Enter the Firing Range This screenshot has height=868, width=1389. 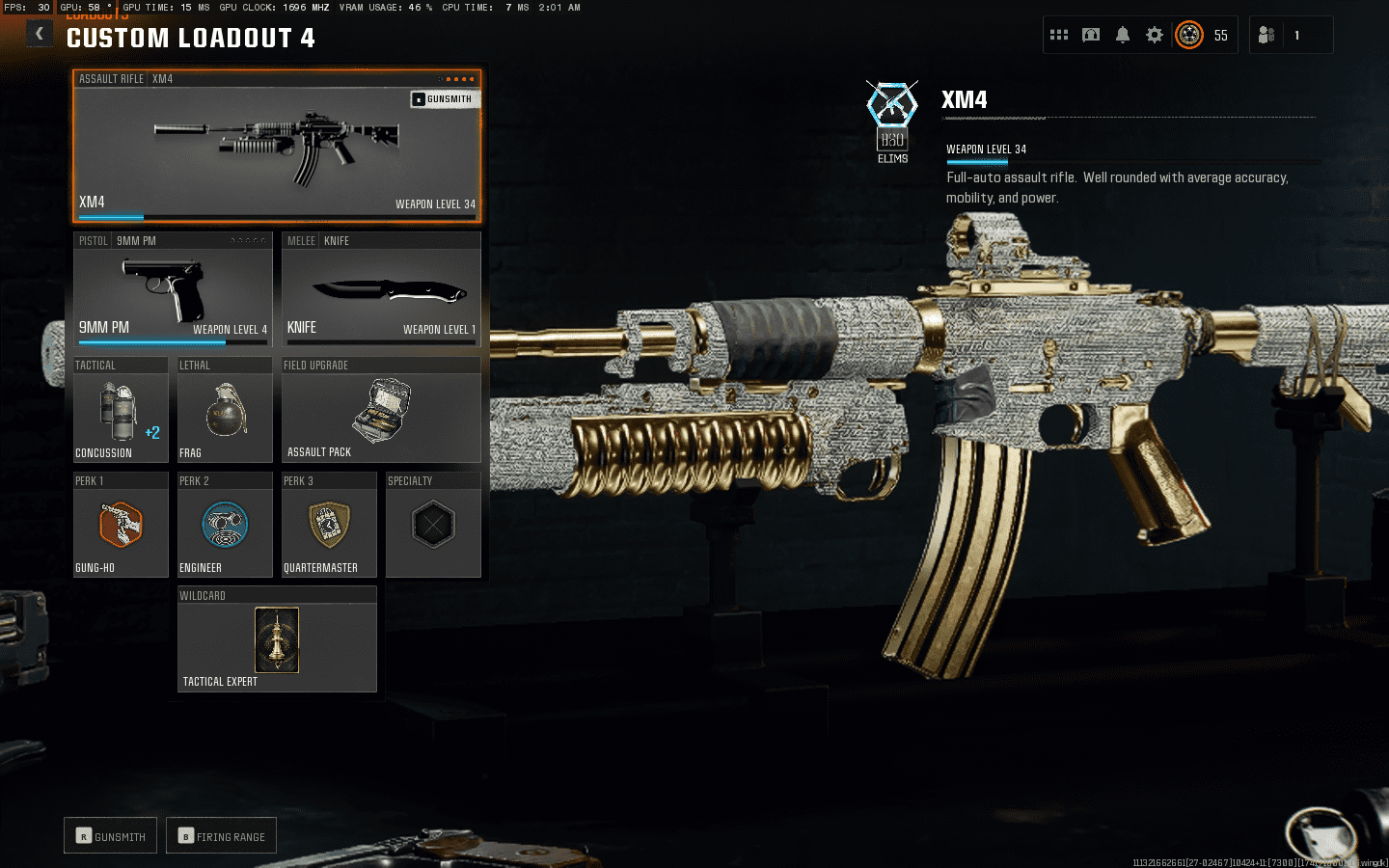point(221,836)
